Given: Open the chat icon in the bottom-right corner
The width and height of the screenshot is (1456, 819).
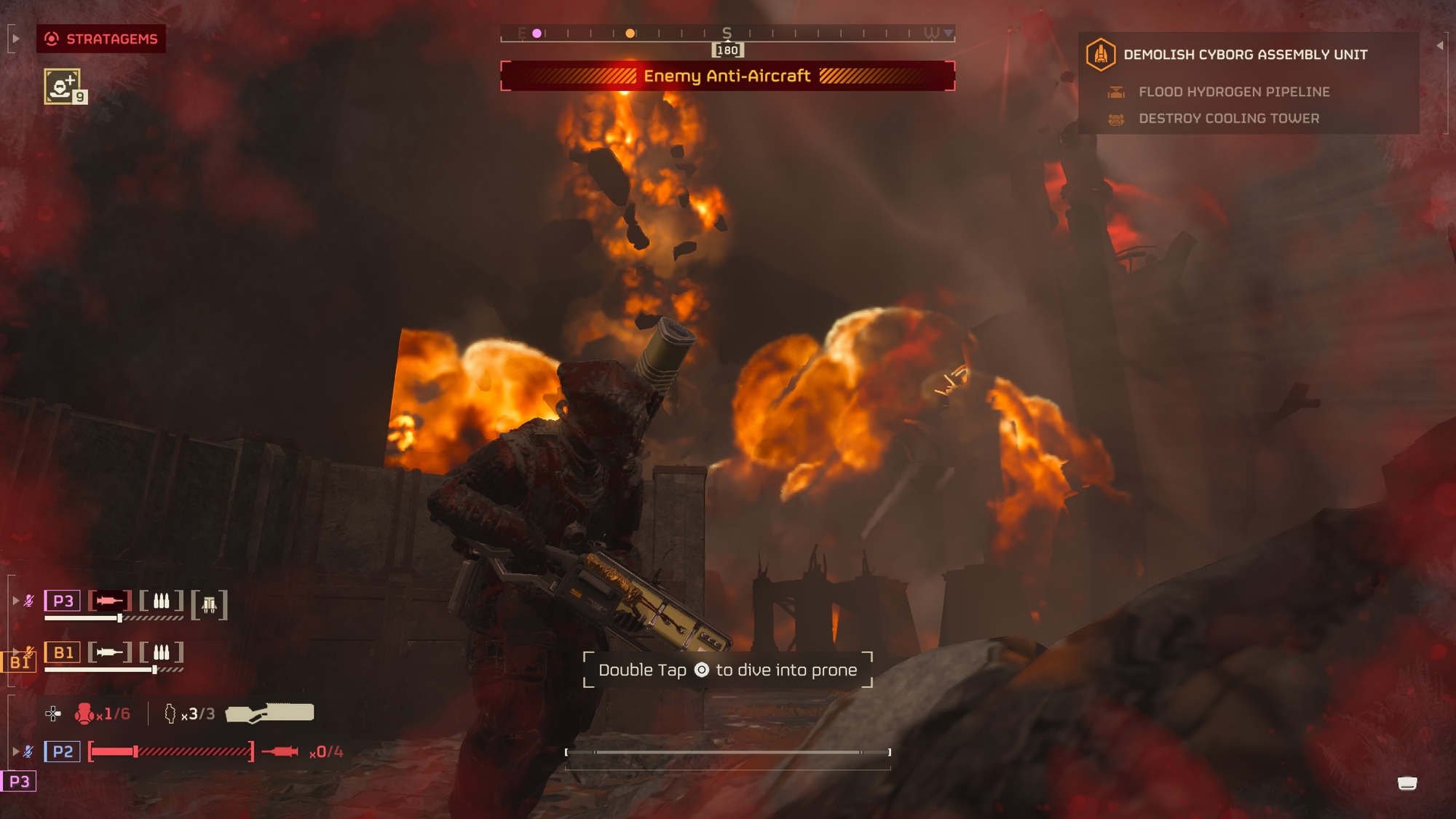Looking at the screenshot, I should coord(1407,783).
